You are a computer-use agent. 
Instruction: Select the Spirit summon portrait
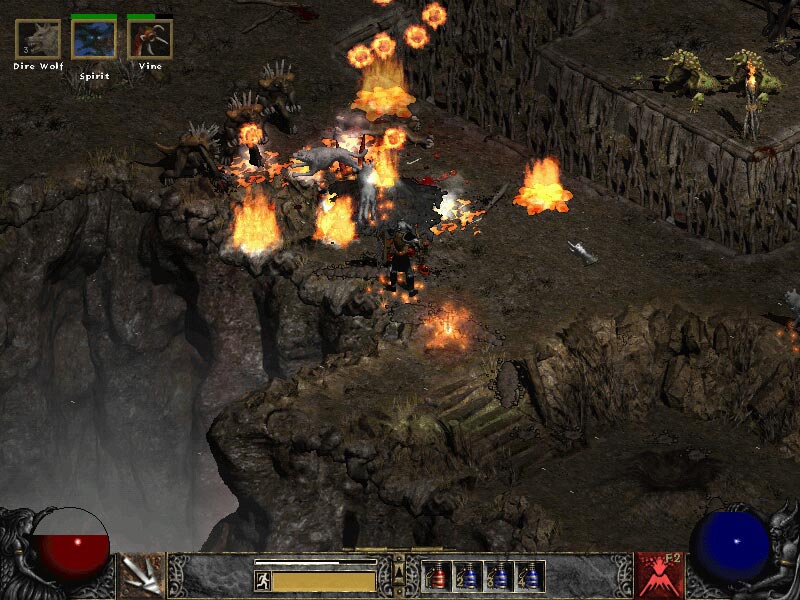tap(94, 39)
